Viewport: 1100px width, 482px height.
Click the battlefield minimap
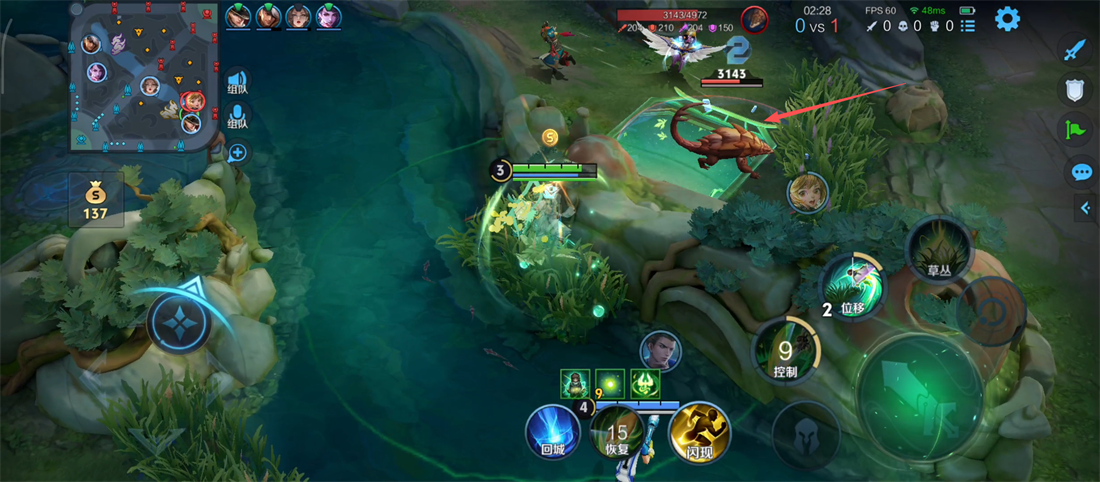point(143,77)
